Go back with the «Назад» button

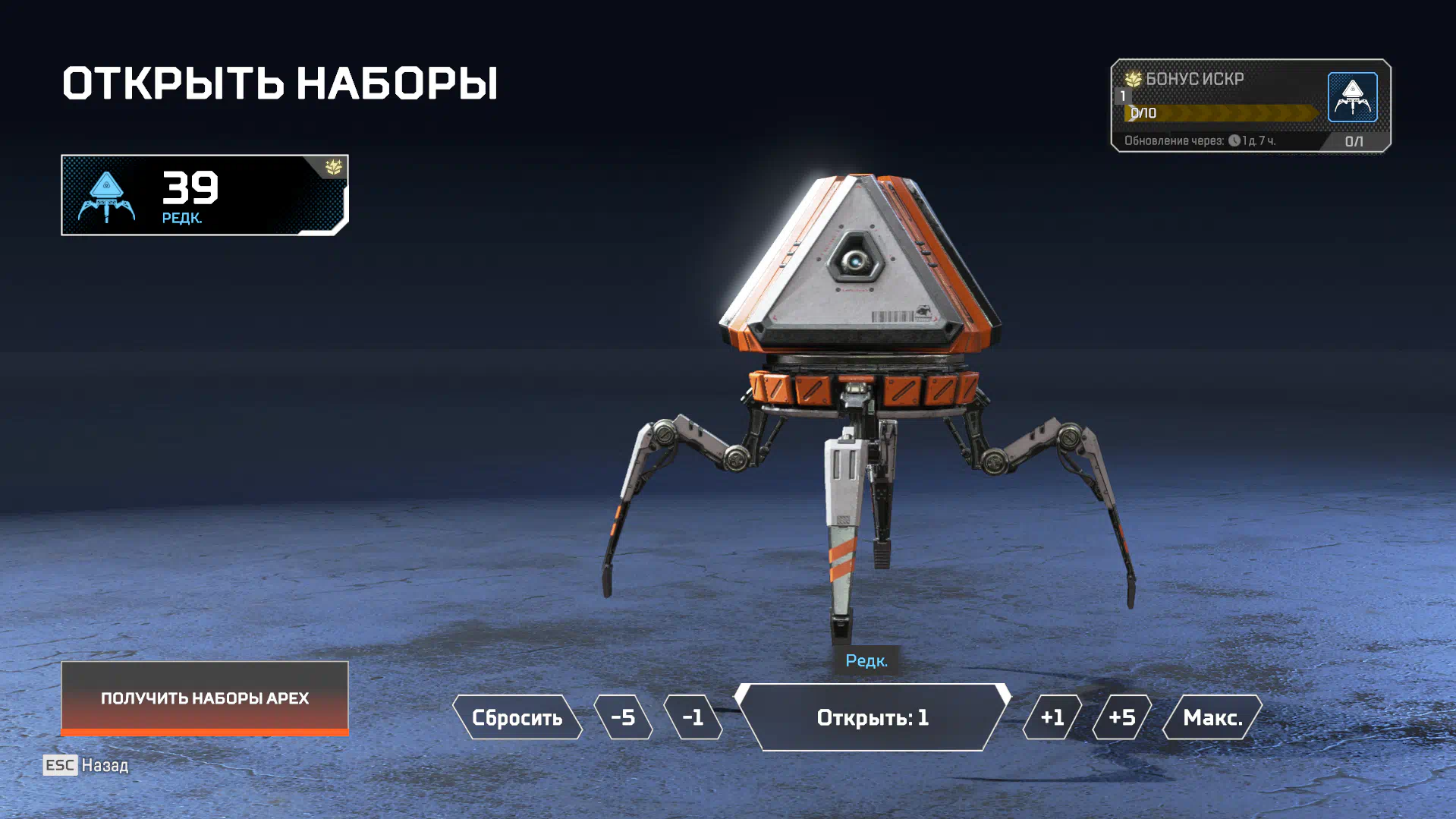point(86,765)
